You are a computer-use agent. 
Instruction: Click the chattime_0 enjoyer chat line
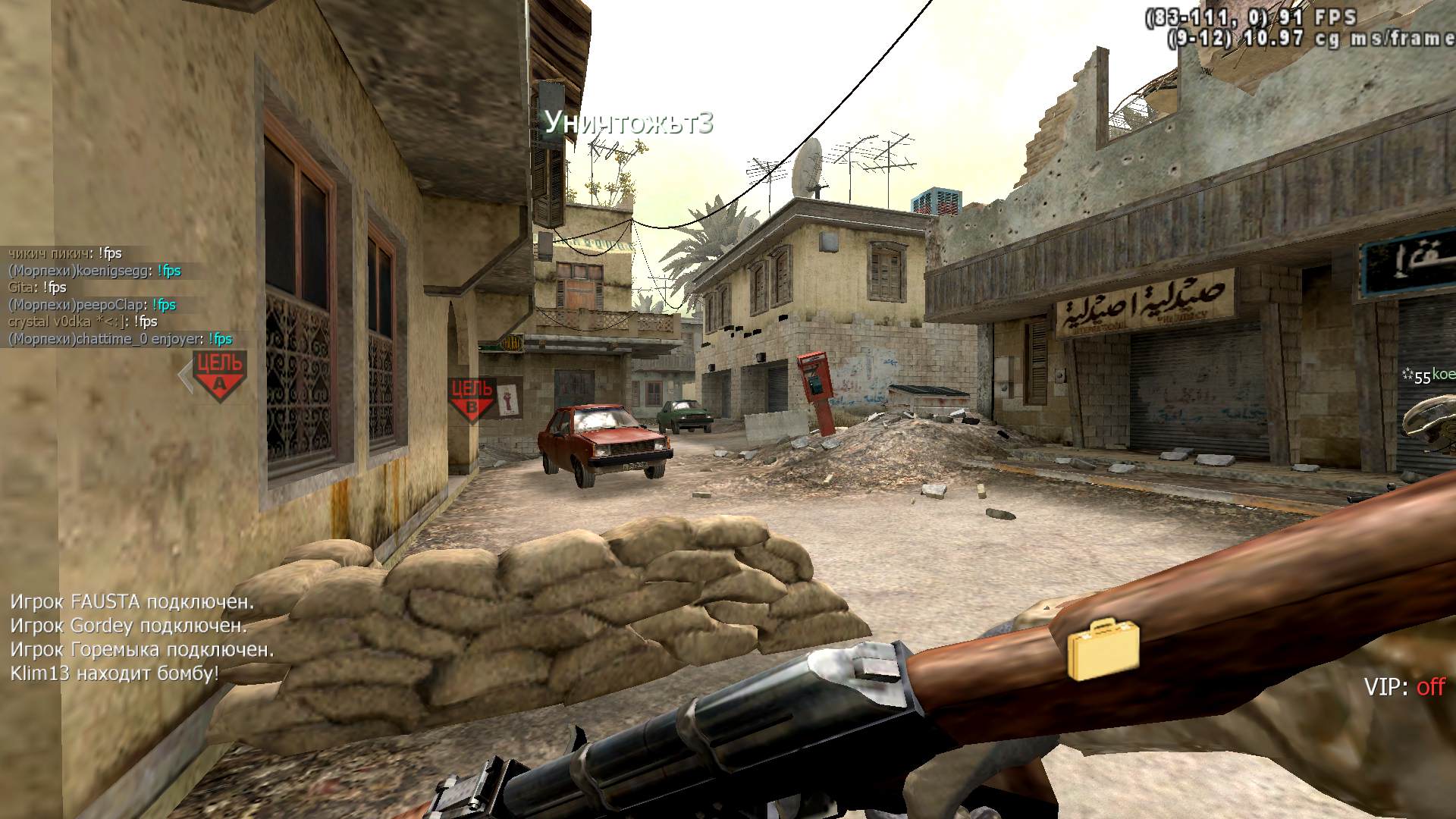click(x=120, y=339)
